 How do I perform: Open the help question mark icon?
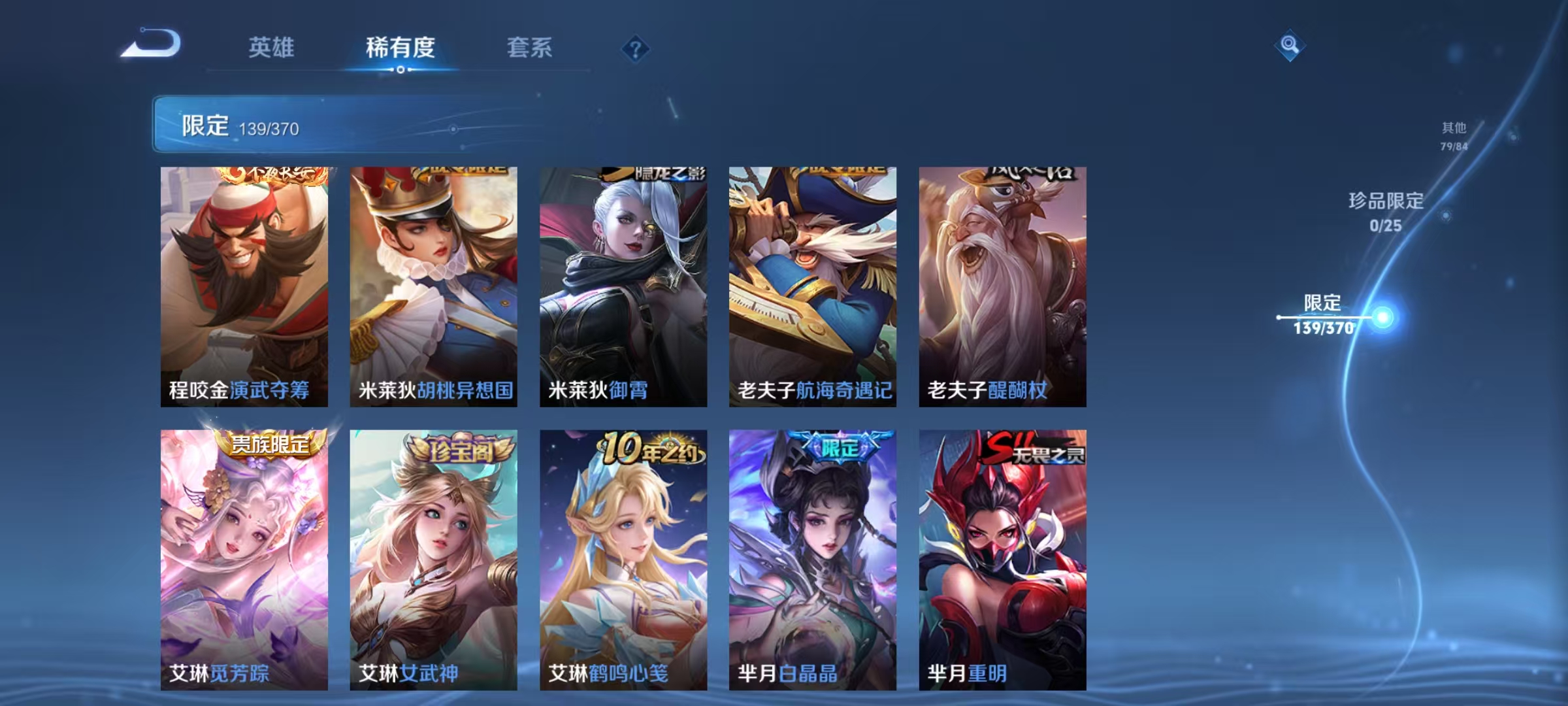(x=636, y=49)
